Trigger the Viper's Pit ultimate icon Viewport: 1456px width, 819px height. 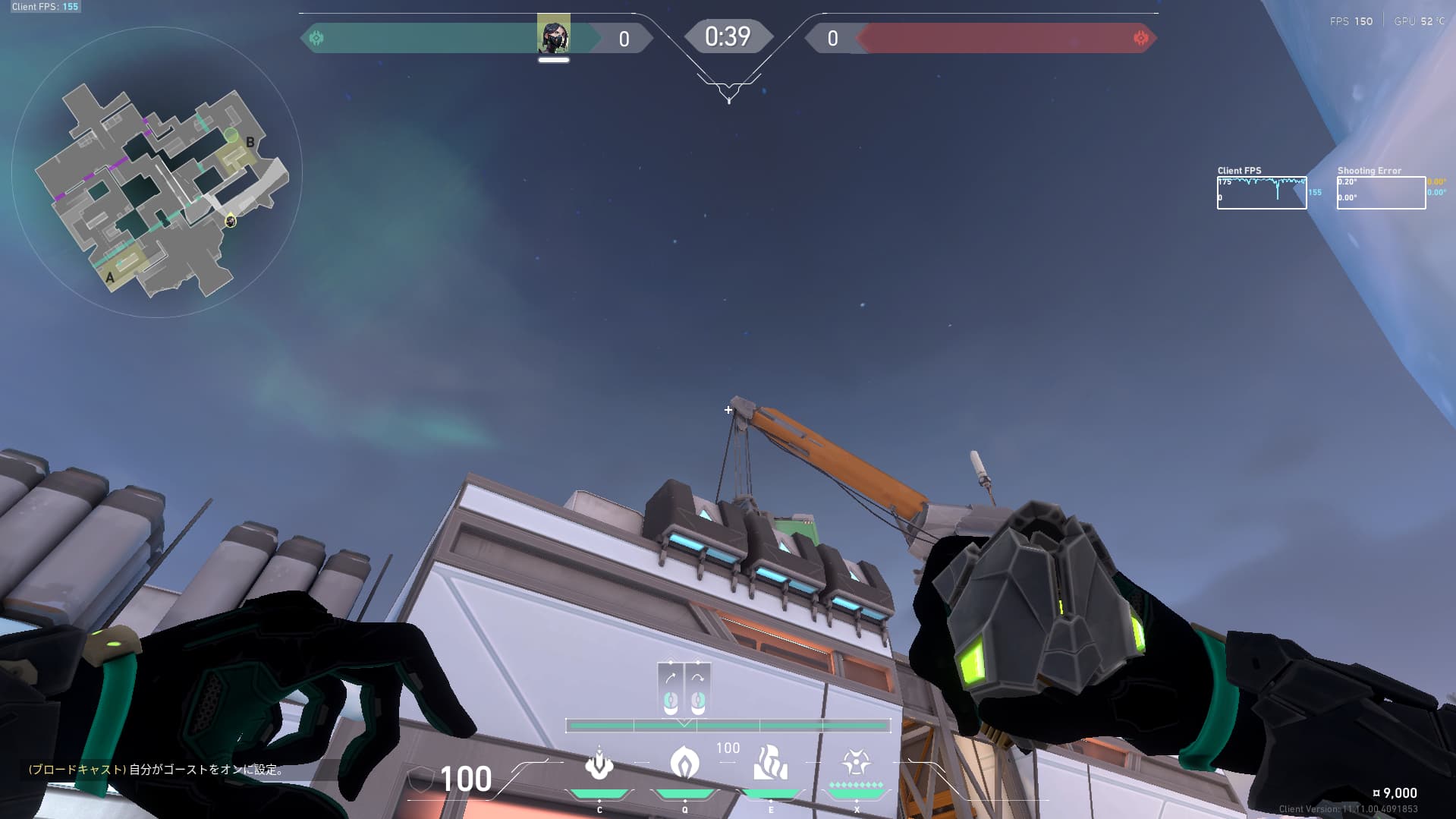point(856,762)
